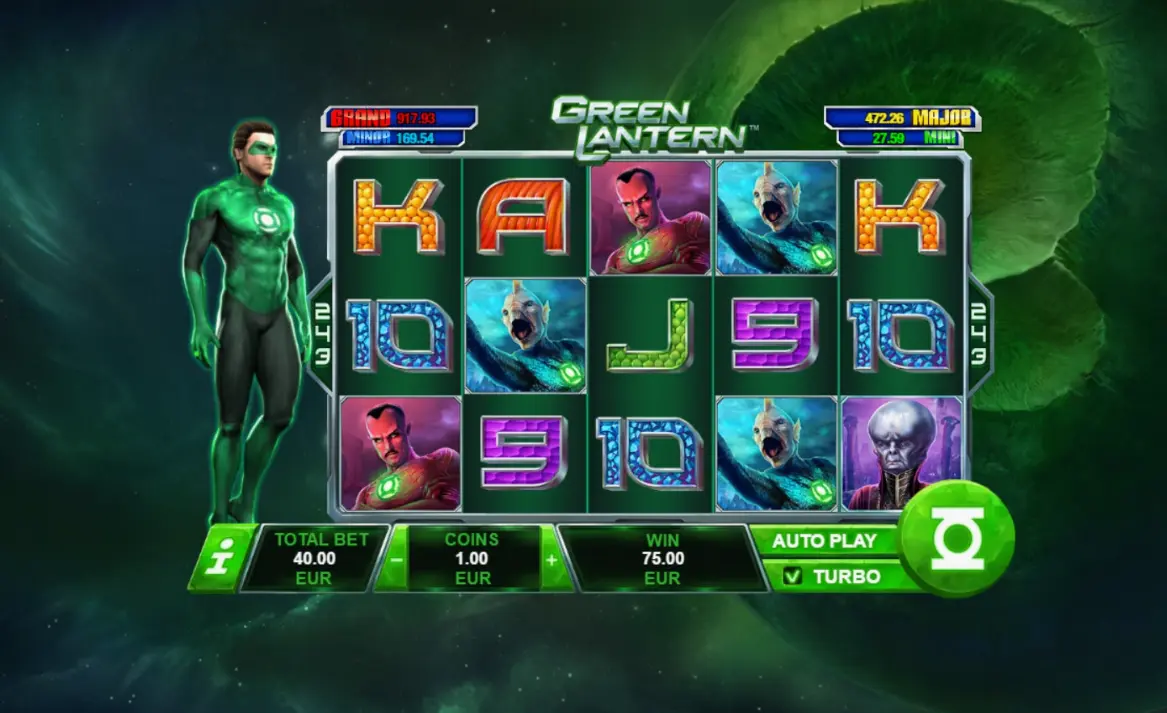Increase coins with the plus button

[551, 559]
